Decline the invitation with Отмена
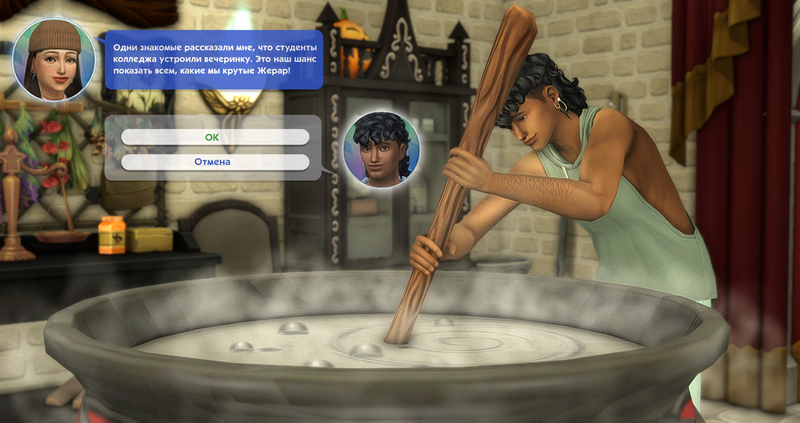 tap(214, 161)
